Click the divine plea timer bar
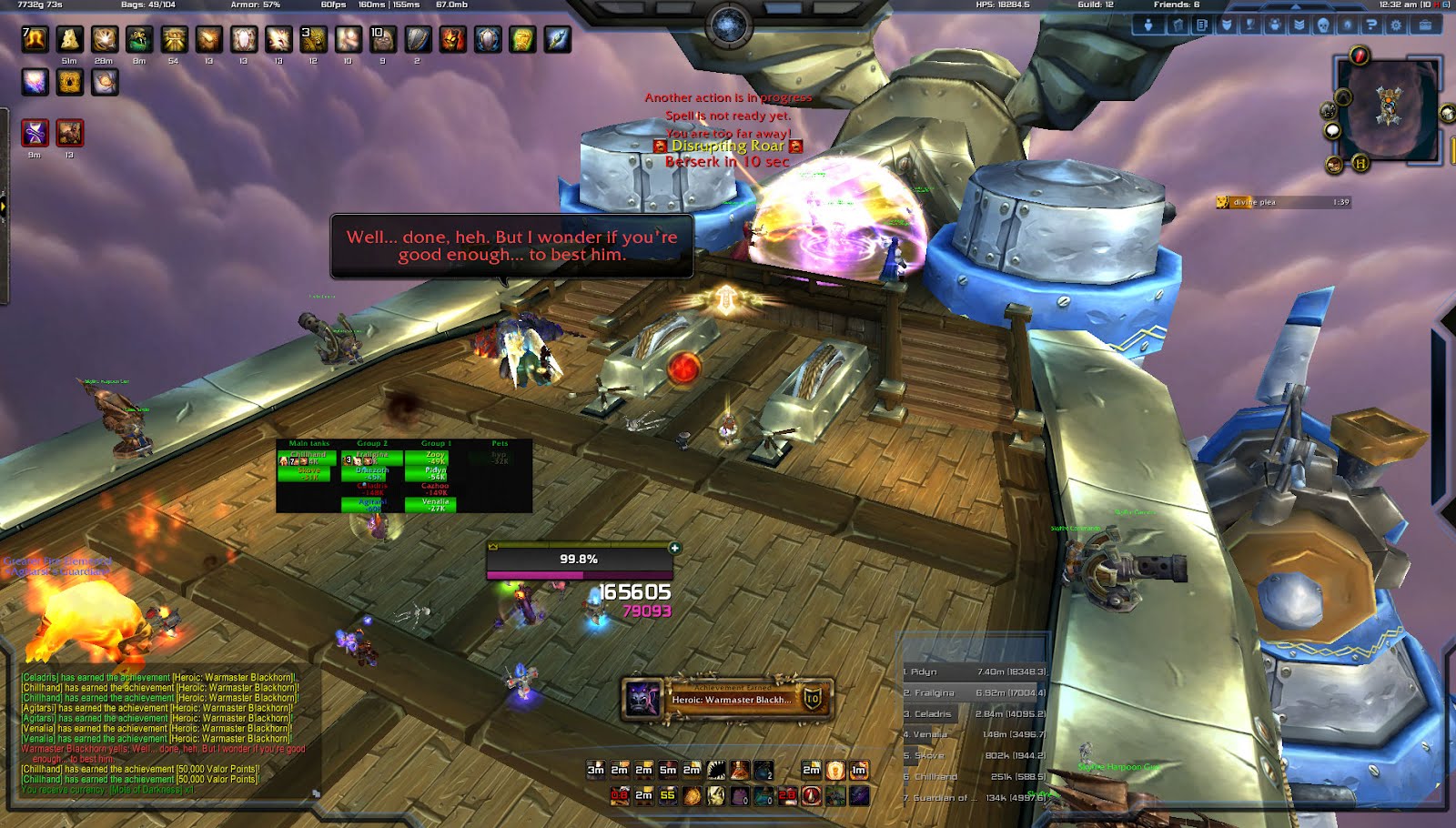This screenshot has width=1456, height=828. pos(1283,202)
